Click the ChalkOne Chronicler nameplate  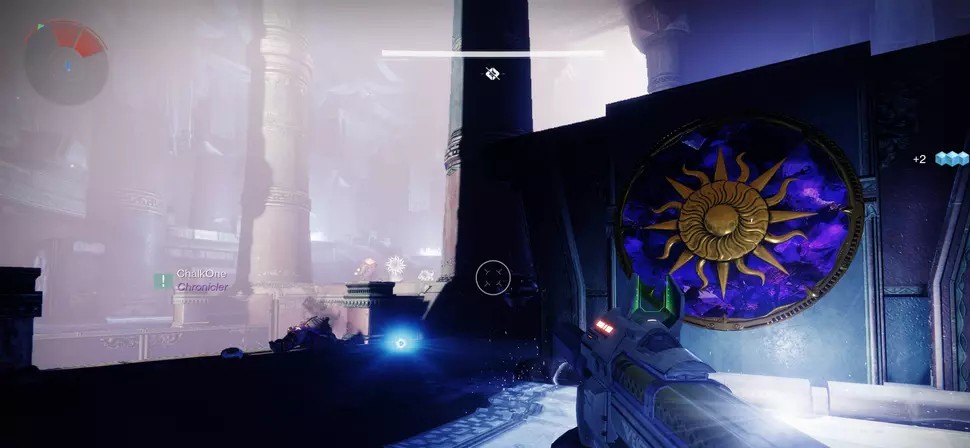[201, 280]
